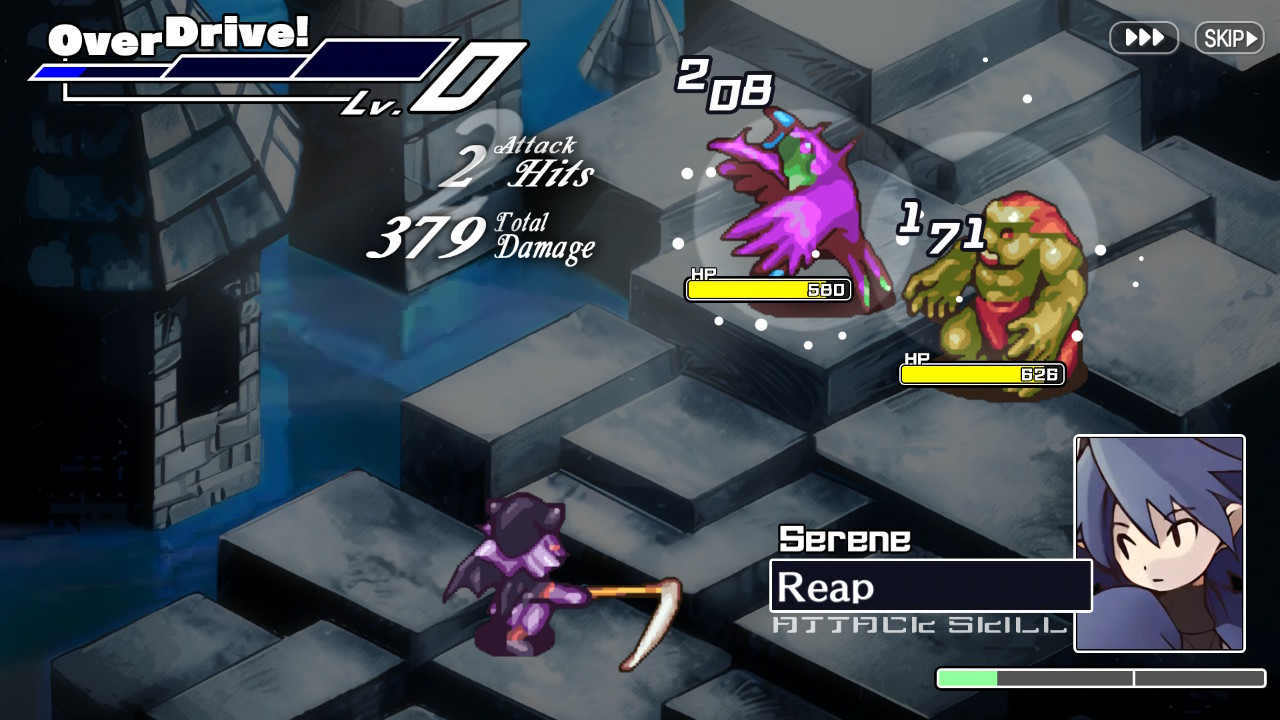
Task: Click the golem's HP bar showing 626
Action: click(x=981, y=374)
